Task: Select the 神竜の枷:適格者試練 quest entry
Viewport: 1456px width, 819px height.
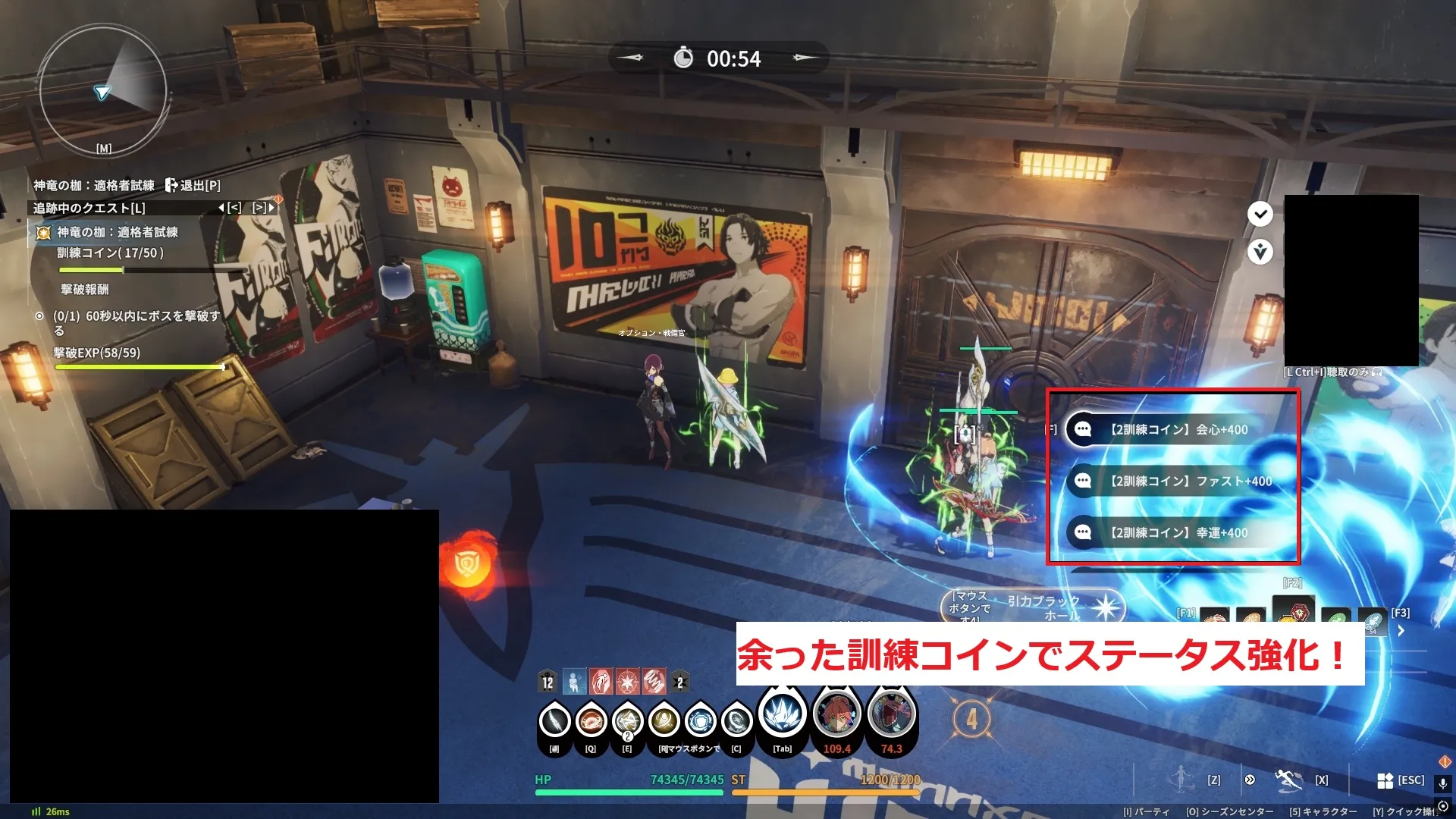Action: pyautogui.click(x=117, y=232)
